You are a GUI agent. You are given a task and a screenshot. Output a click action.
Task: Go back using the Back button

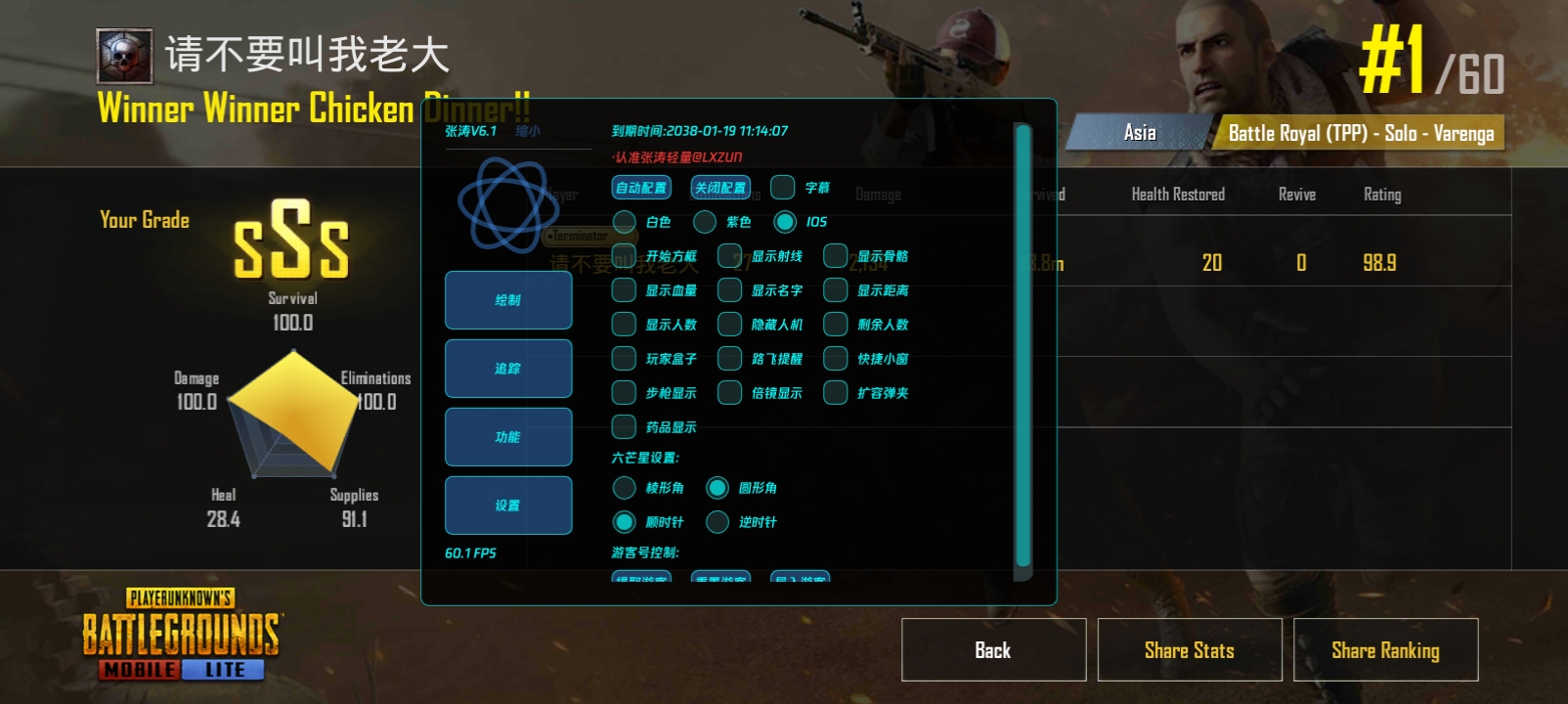[x=993, y=650]
